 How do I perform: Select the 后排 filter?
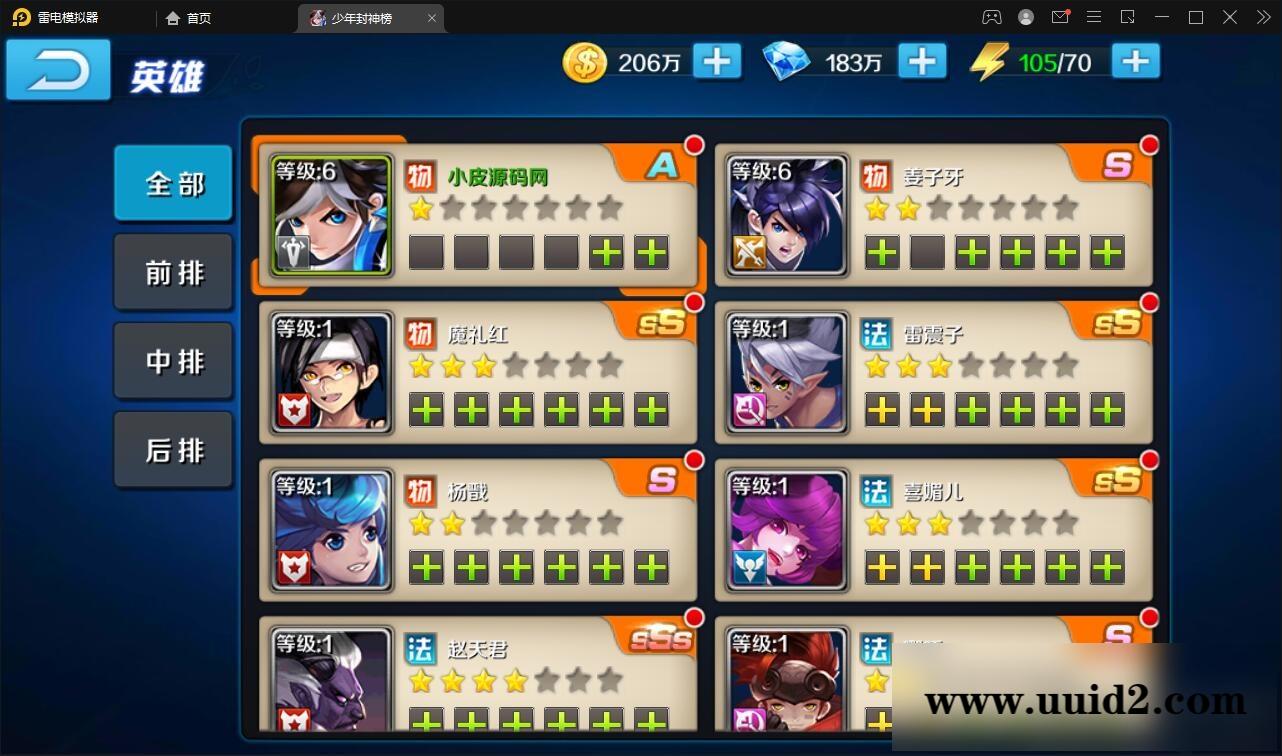173,450
